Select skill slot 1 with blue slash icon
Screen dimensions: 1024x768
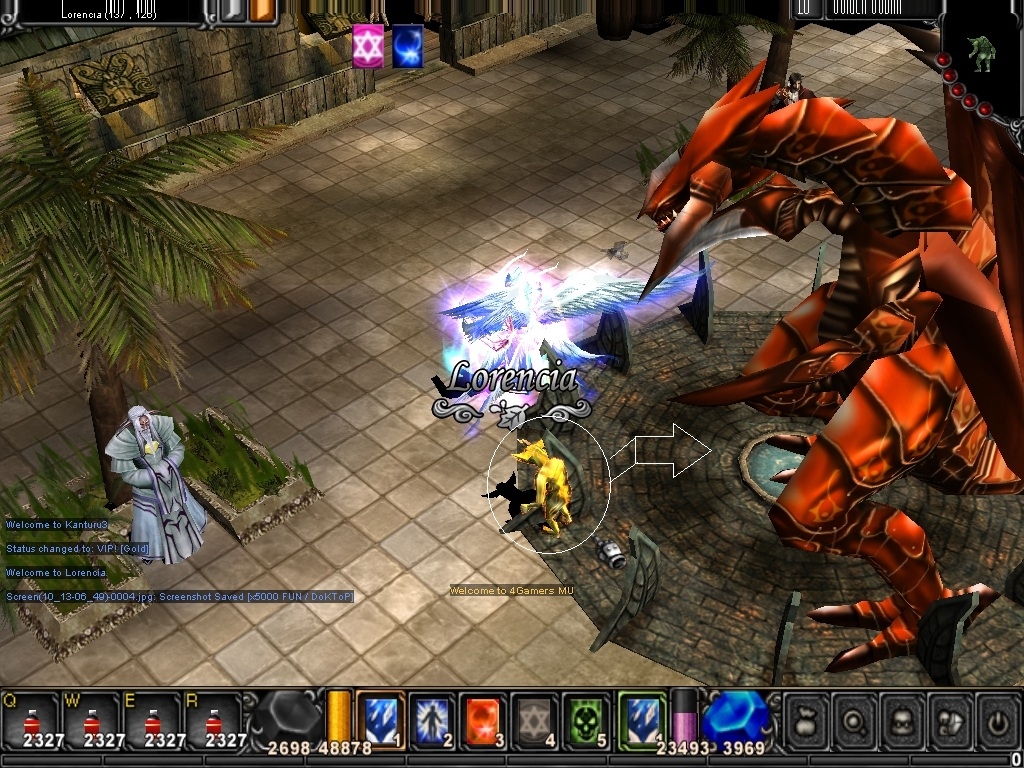pos(381,720)
